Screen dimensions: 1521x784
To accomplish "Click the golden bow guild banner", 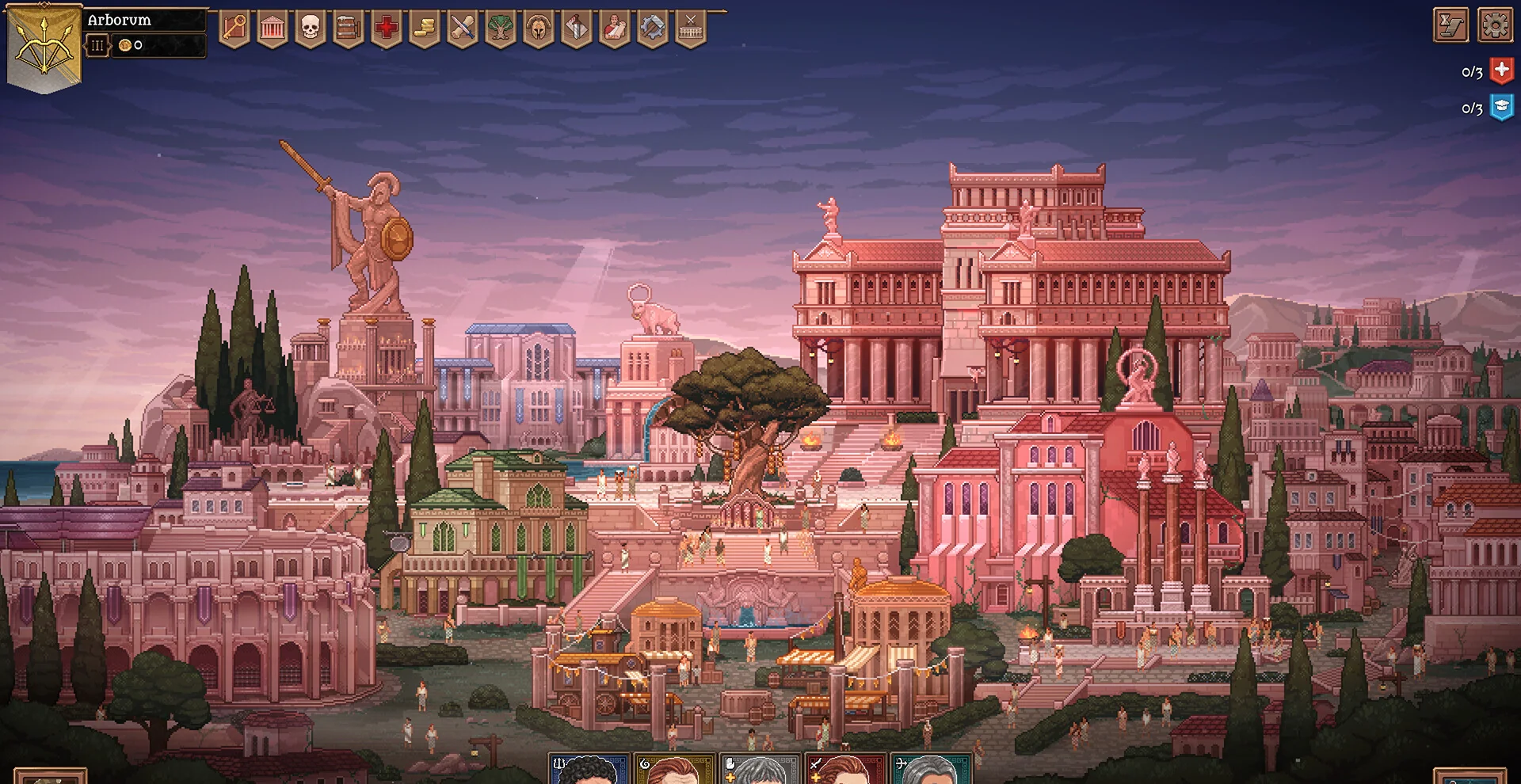I will [x=44, y=46].
